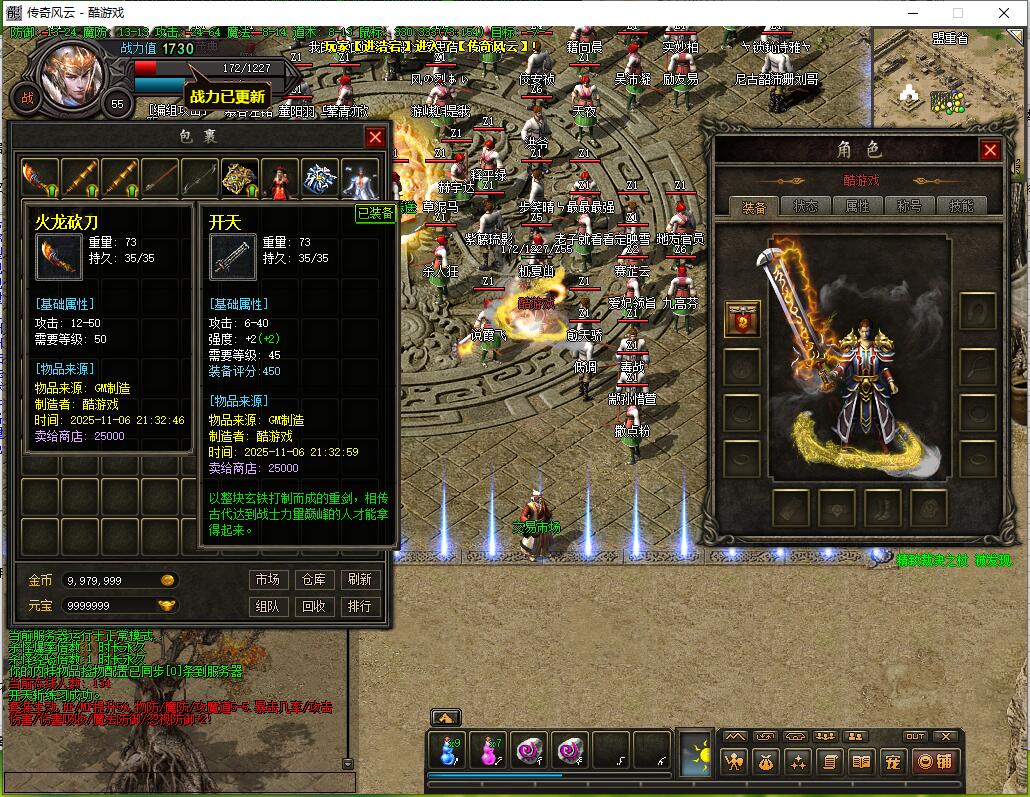The width and height of the screenshot is (1030, 797).
Task: Use the blue potion hotbar slot
Action: click(x=446, y=751)
